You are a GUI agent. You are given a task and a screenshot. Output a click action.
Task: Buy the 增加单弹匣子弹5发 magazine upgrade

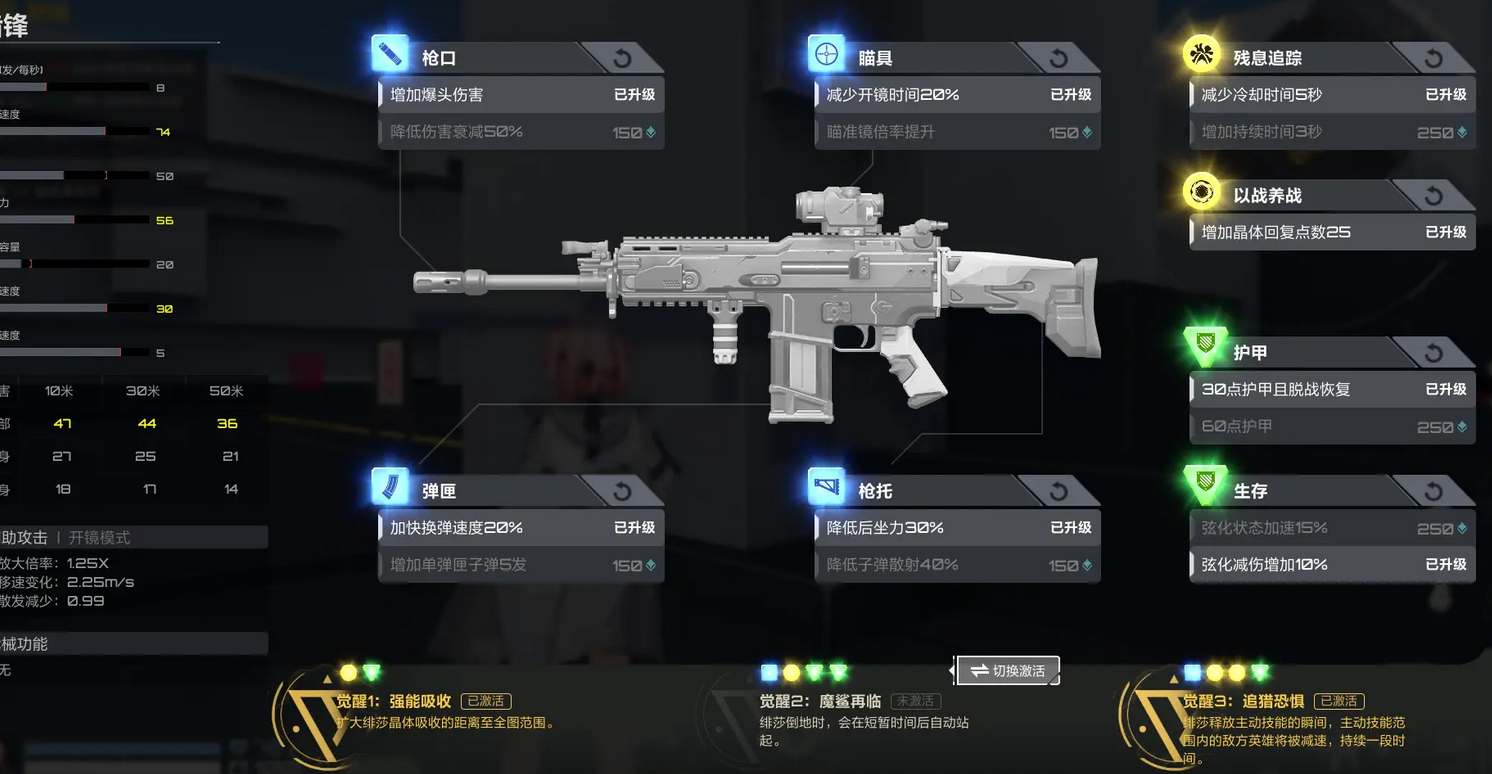click(x=520, y=565)
